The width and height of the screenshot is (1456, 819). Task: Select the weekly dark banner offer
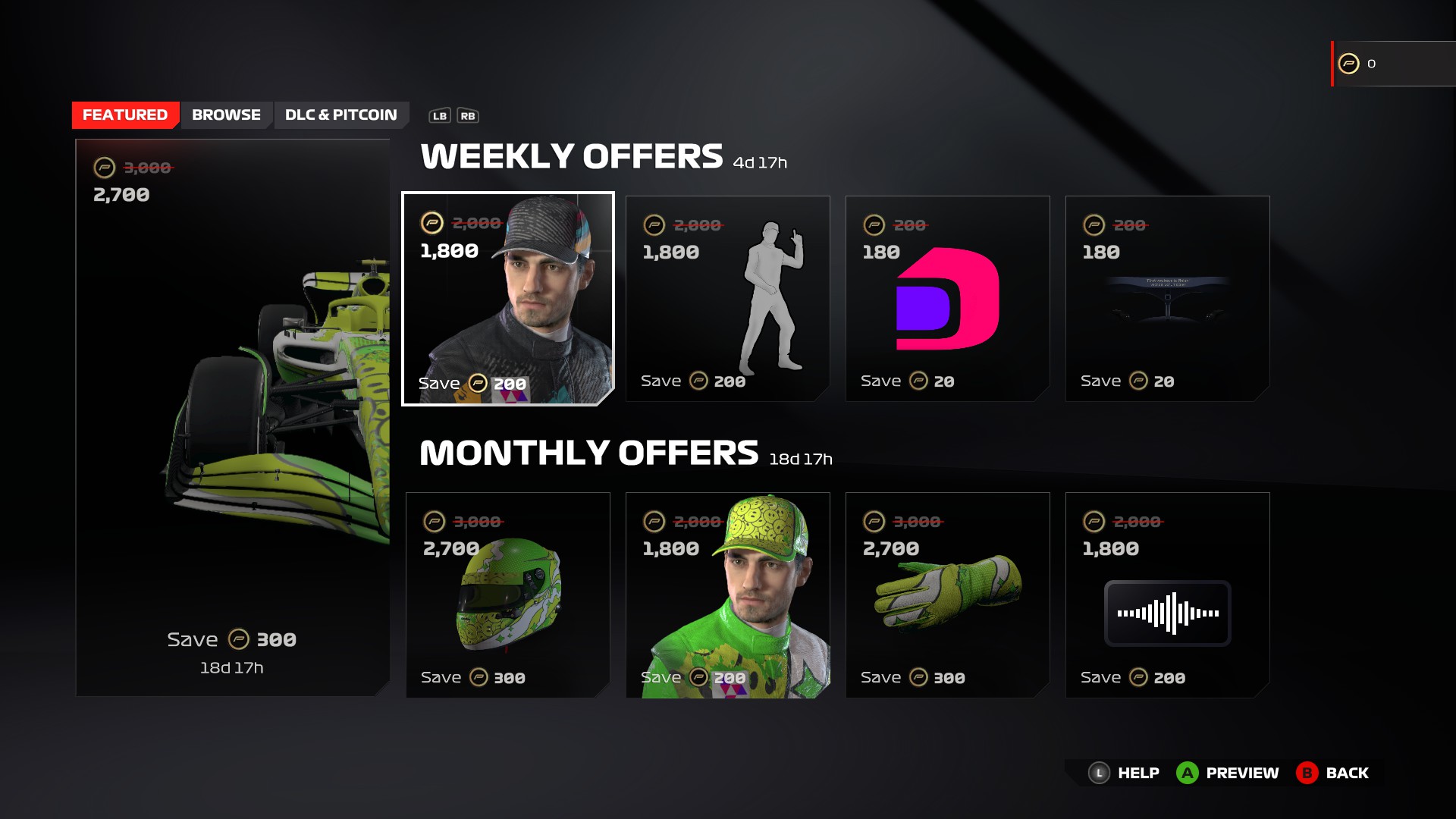click(1168, 299)
